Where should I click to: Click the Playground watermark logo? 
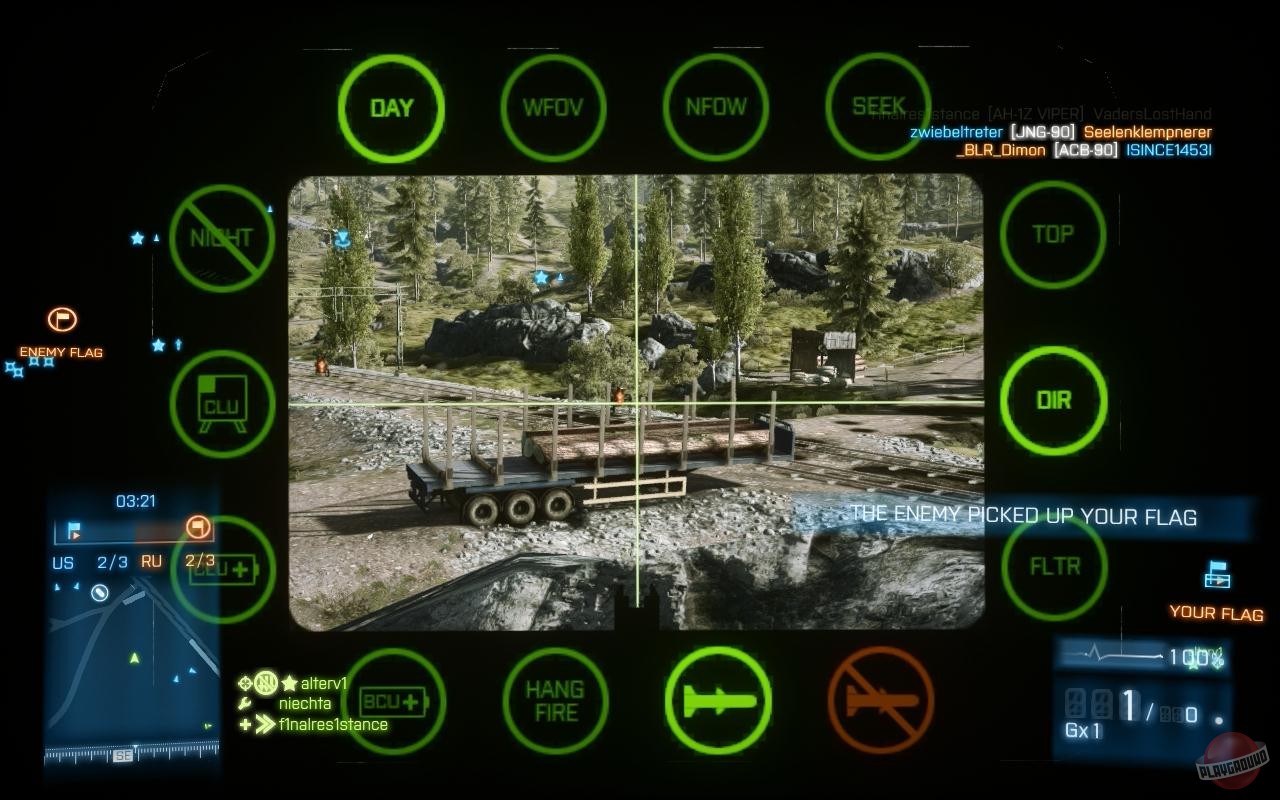tap(1231, 762)
